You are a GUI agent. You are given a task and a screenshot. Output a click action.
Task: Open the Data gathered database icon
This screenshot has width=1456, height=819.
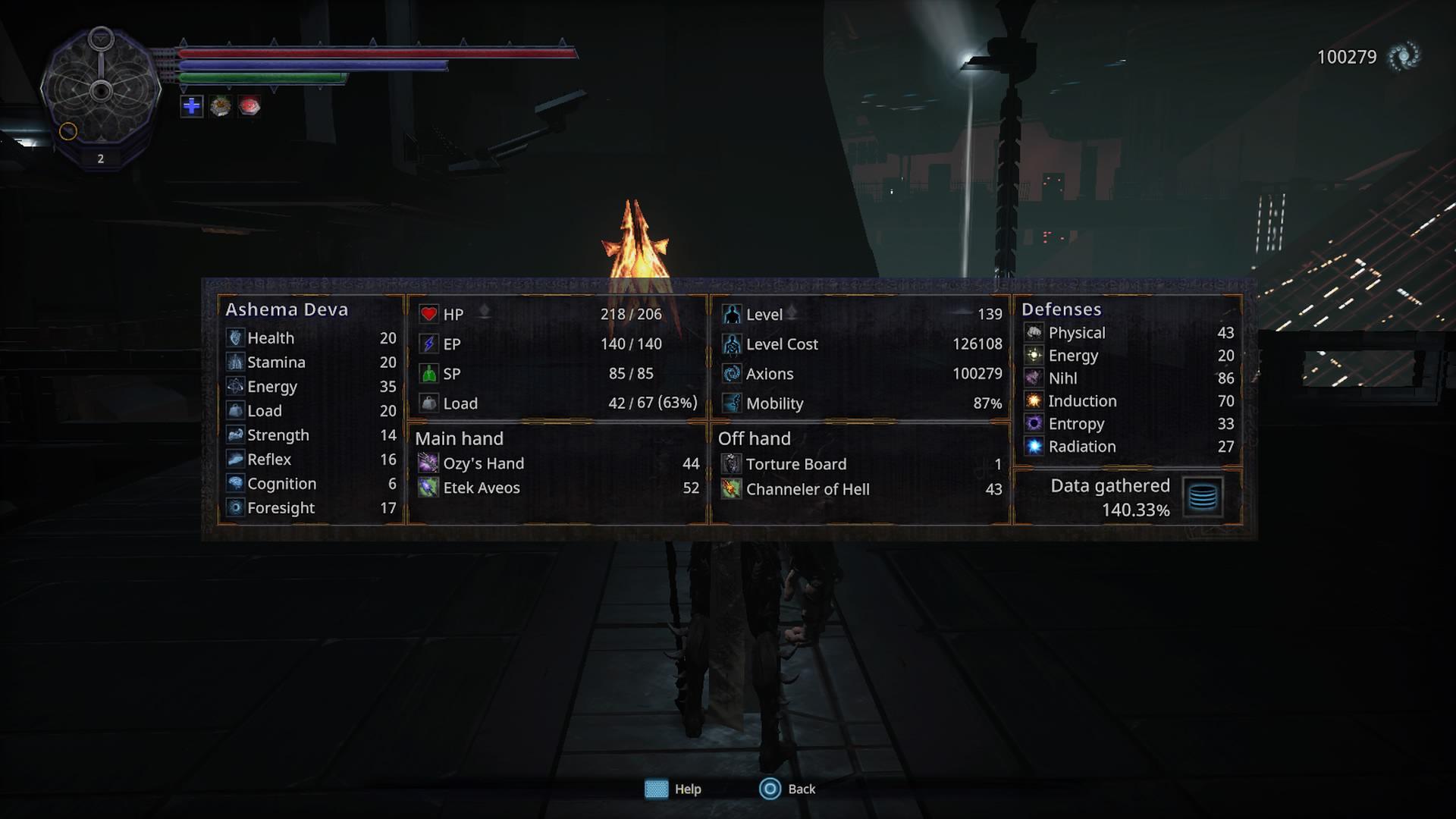[x=1203, y=497]
